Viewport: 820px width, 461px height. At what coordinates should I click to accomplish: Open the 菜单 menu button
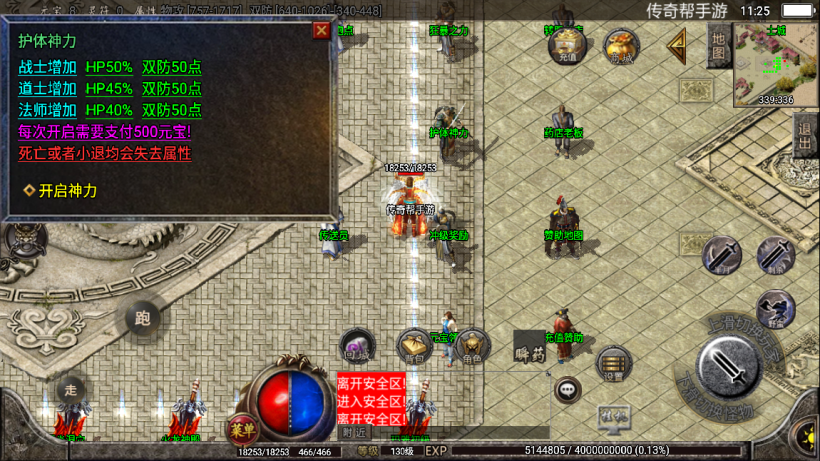coord(241,430)
